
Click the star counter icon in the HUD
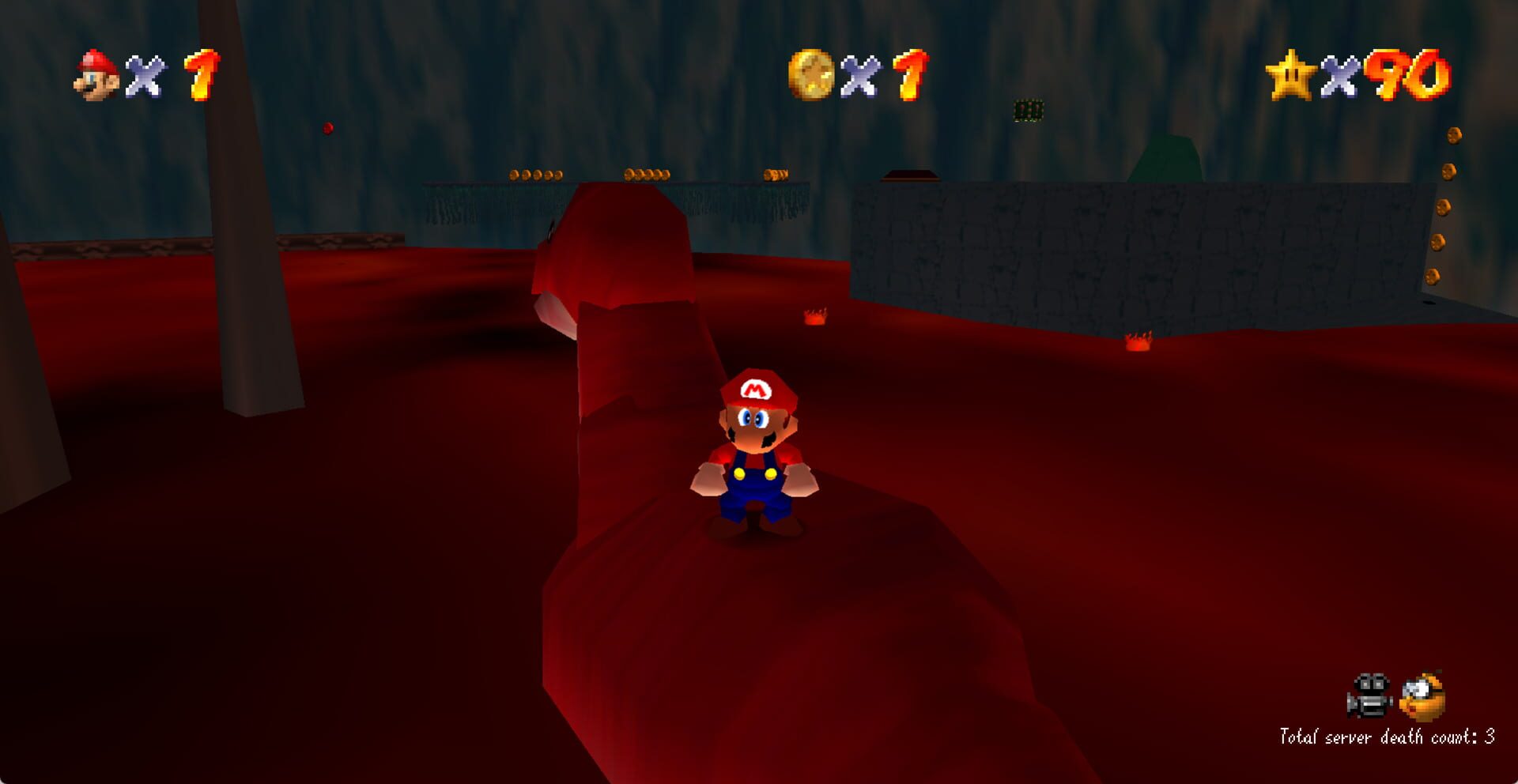pyautogui.click(x=1294, y=73)
